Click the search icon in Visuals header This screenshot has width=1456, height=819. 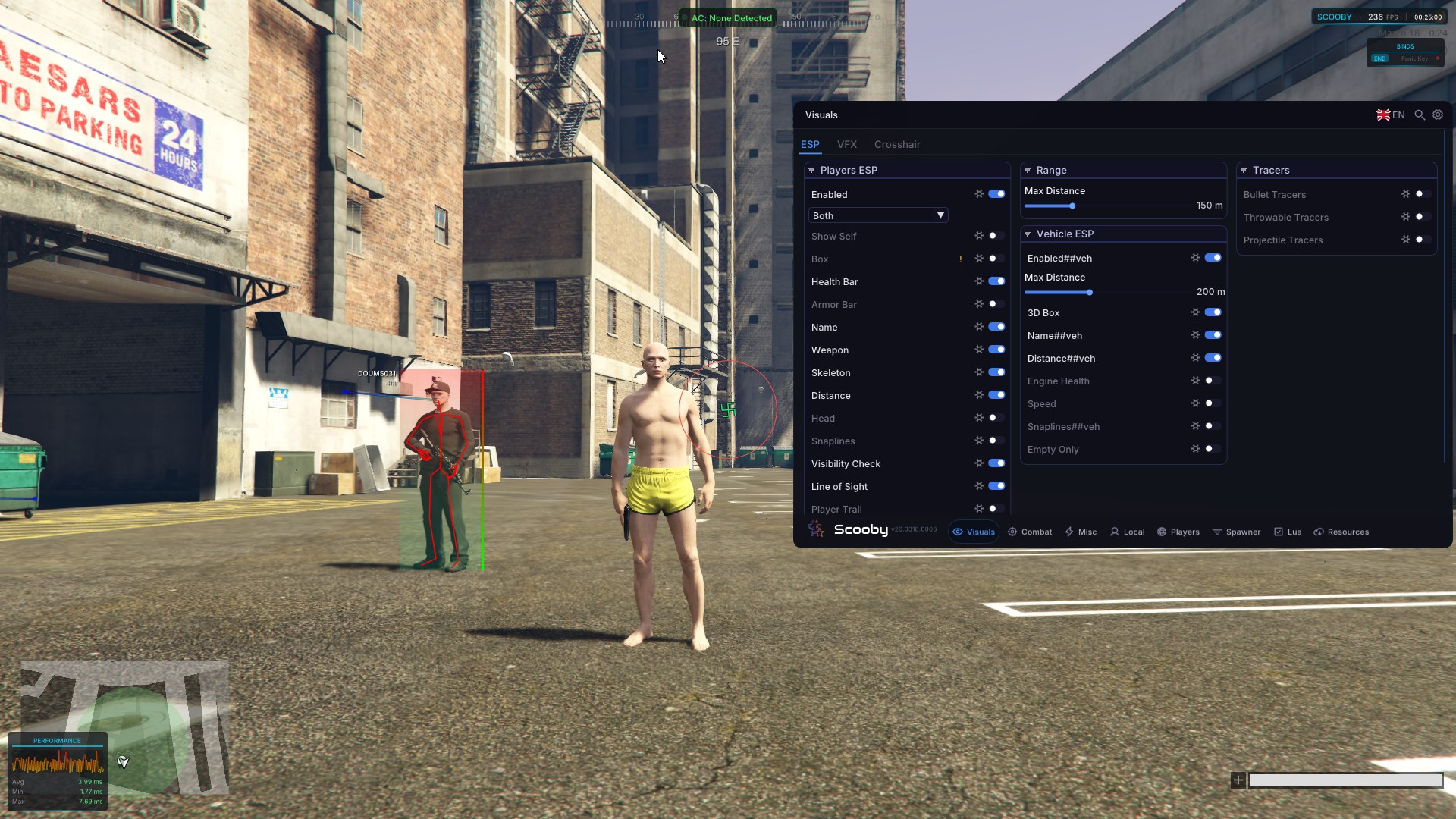click(1419, 115)
